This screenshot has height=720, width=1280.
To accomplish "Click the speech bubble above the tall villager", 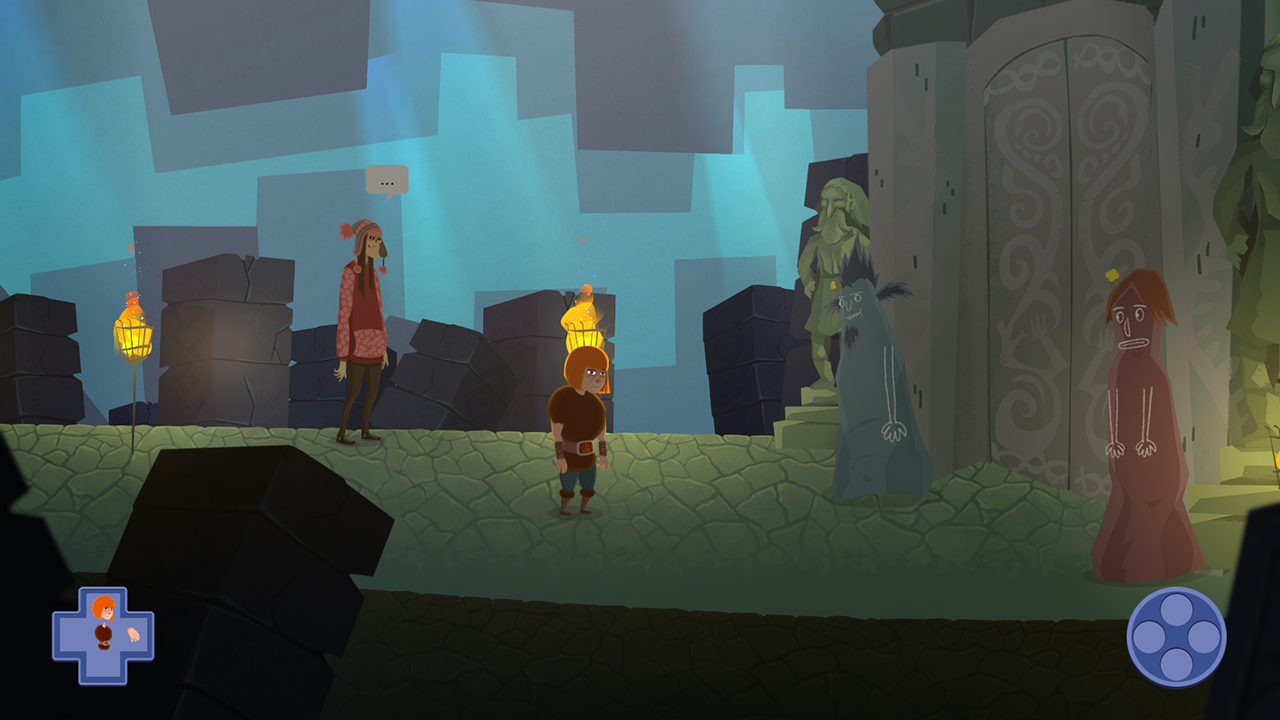I will click(x=386, y=178).
